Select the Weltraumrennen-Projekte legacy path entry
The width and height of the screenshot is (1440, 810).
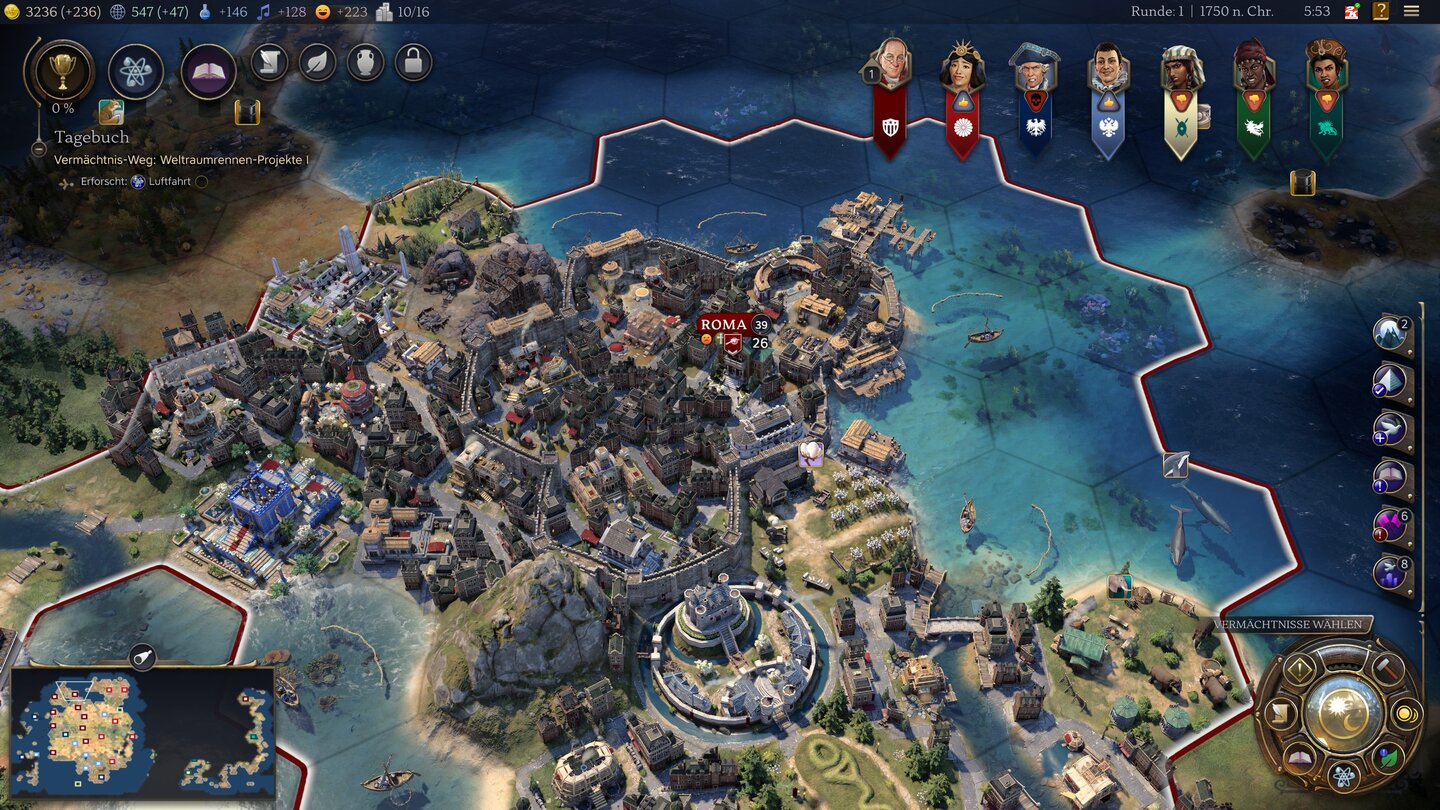(181, 160)
